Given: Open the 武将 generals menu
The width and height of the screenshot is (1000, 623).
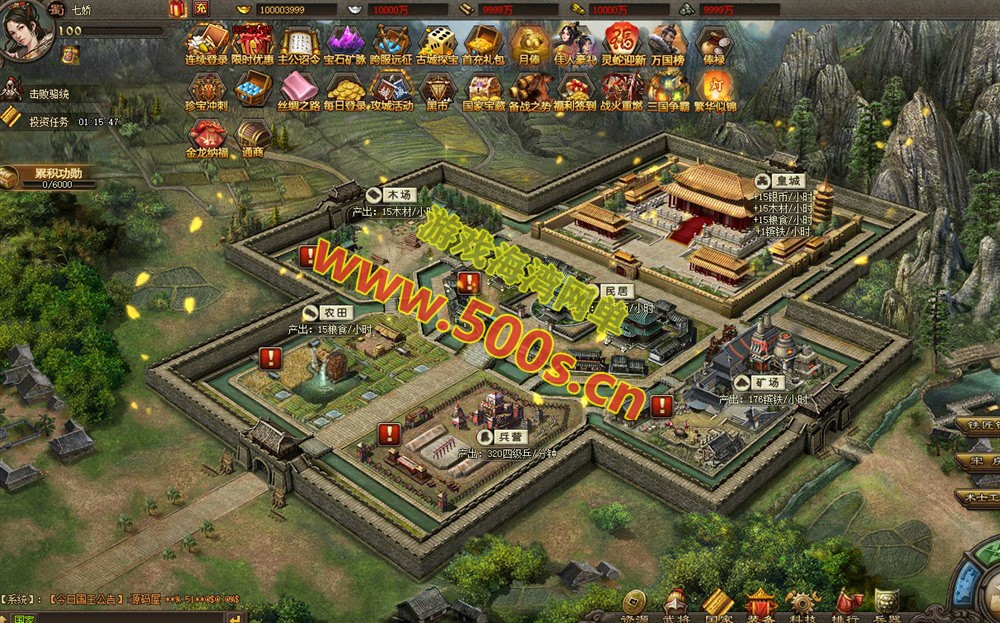Looking at the screenshot, I should (676, 604).
